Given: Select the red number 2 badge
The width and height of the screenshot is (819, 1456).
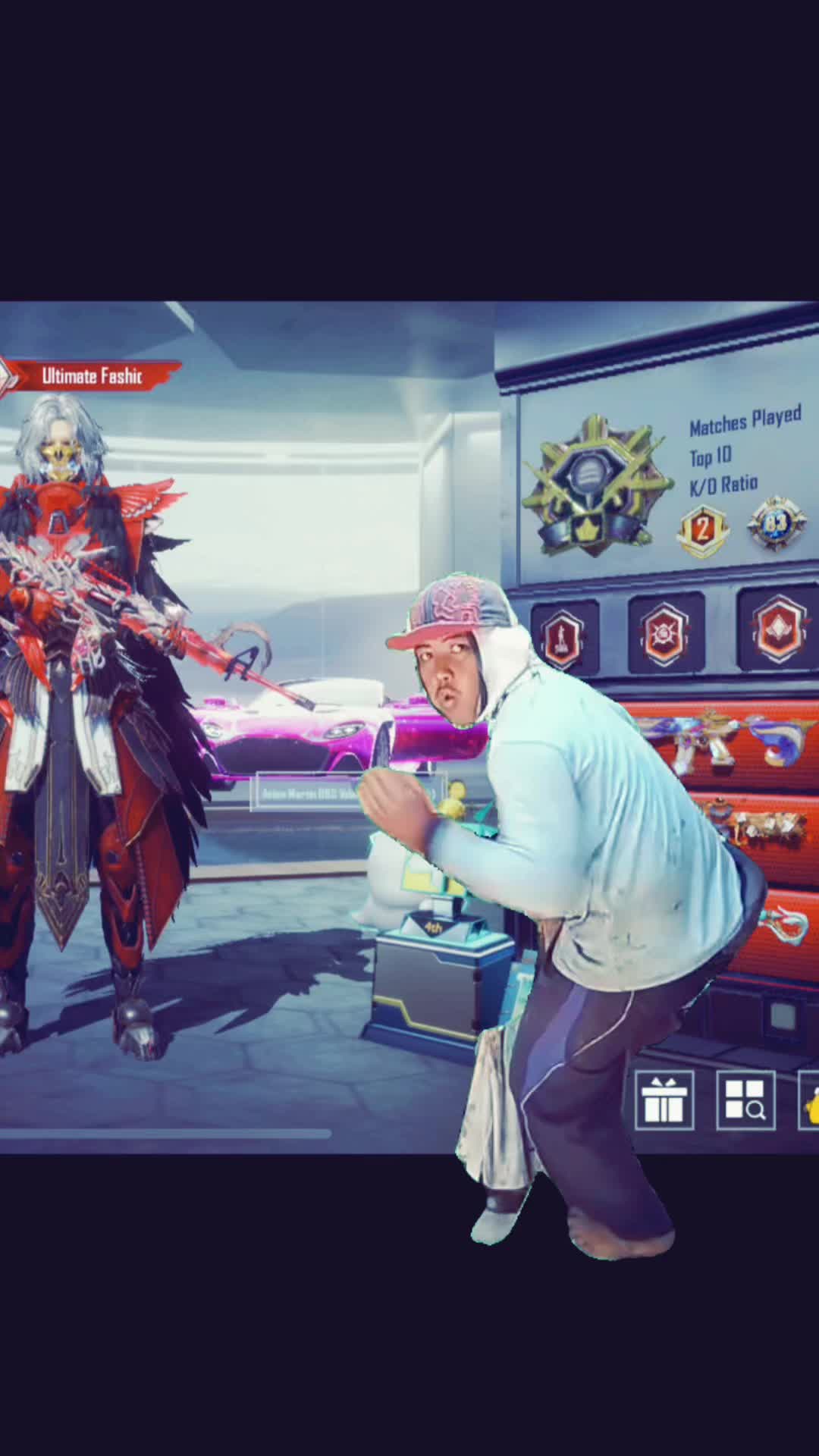Looking at the screenshot, I should (x=703, y=530).
